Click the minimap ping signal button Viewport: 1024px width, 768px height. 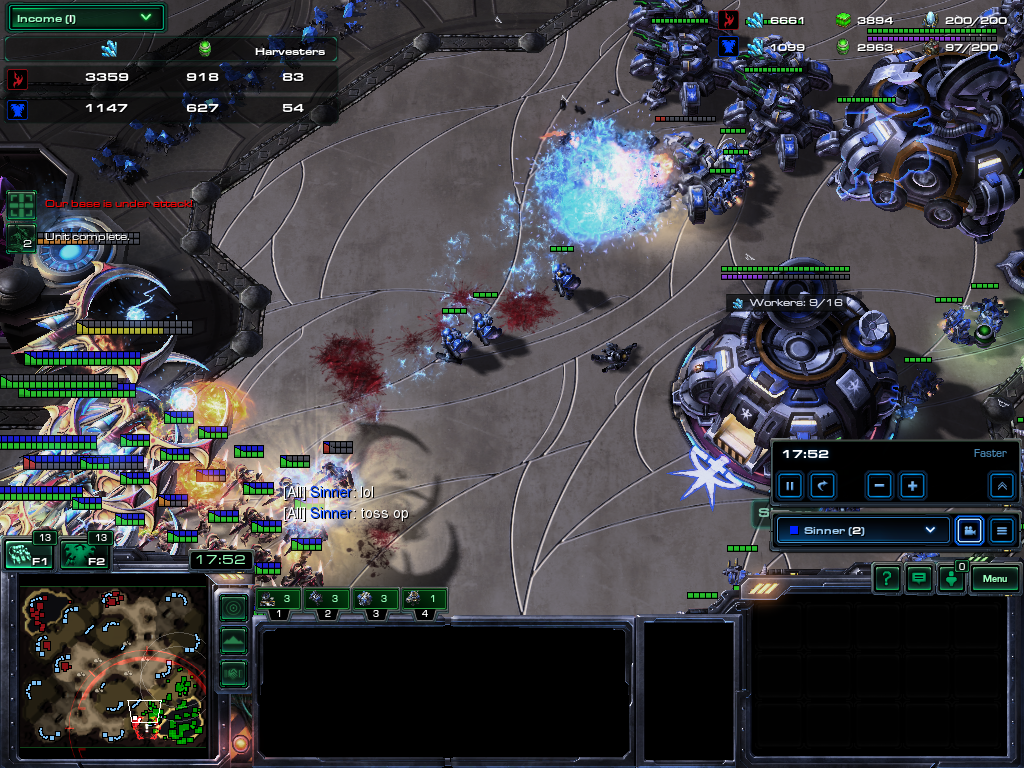(x=233, y=607)
